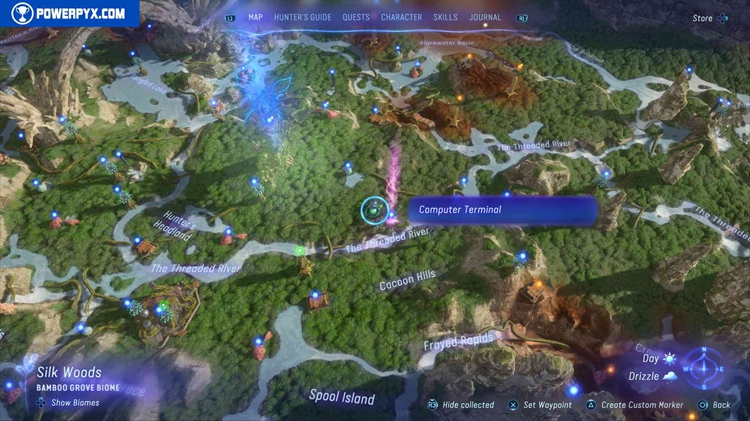
Task: Click the PowerPyx.com logo
Action: [69, 14]
